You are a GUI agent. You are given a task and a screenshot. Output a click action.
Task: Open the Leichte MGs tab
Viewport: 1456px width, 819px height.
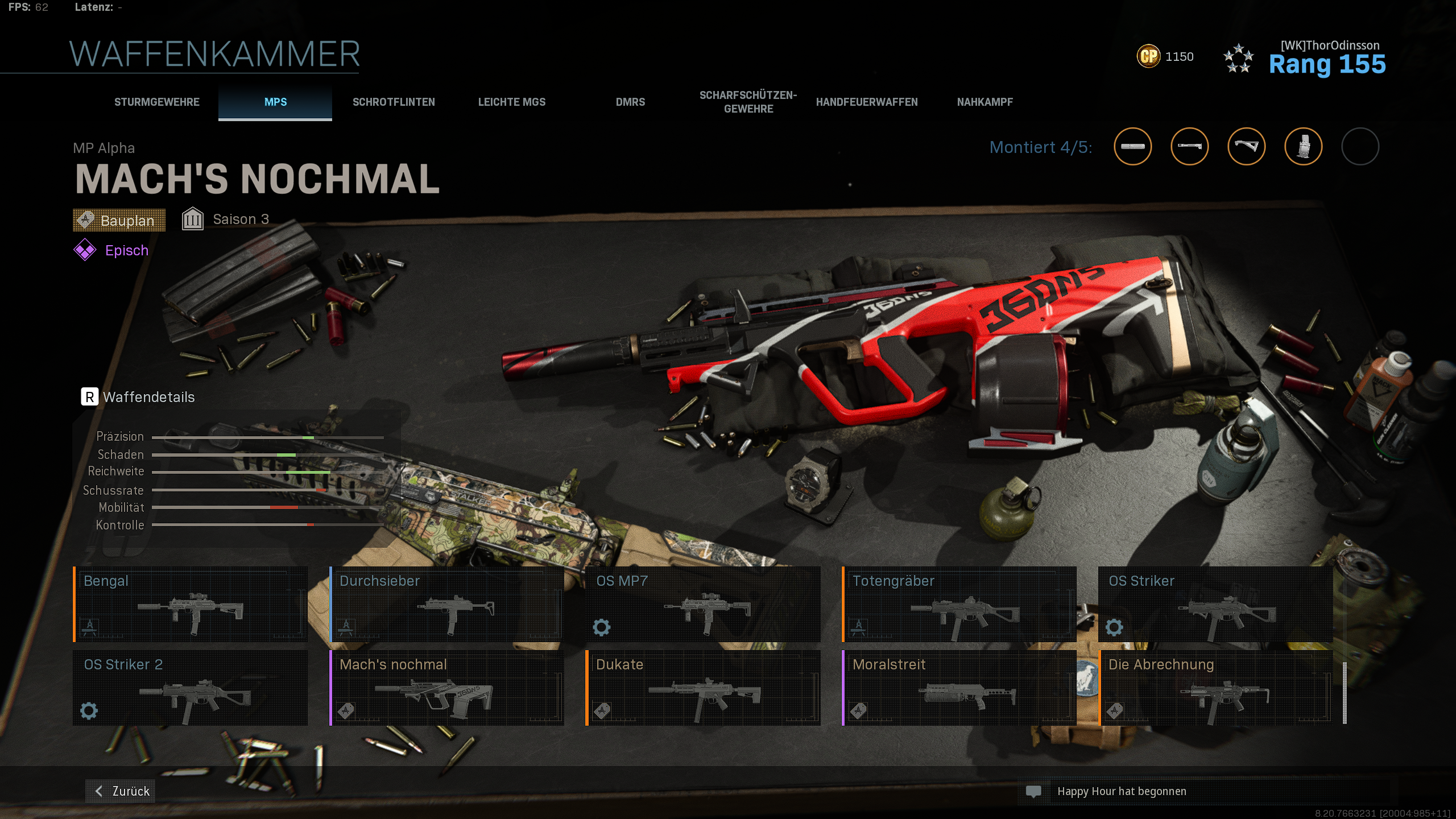pyautogui.click(x=512, y=102)
